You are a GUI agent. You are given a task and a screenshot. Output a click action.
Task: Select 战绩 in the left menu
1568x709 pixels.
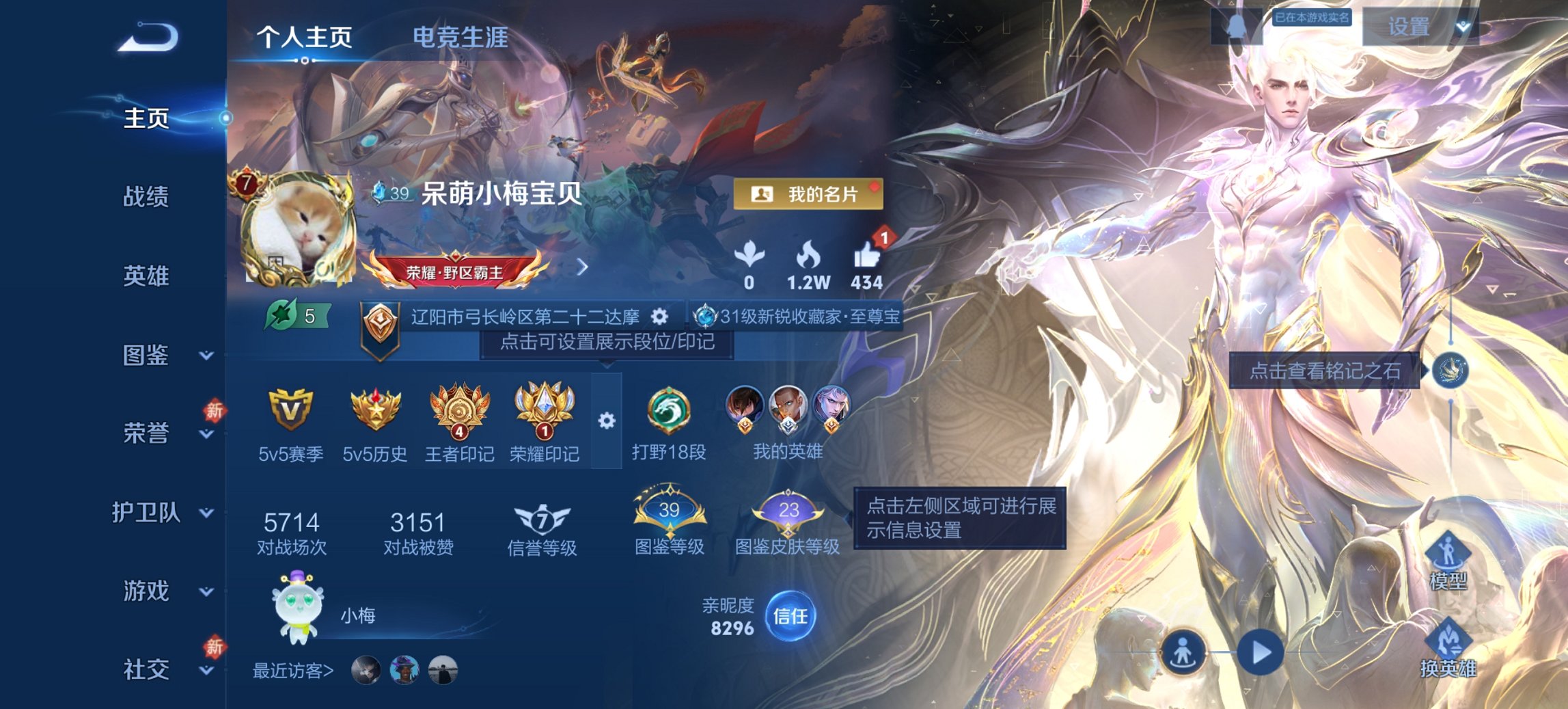[148, 196]
